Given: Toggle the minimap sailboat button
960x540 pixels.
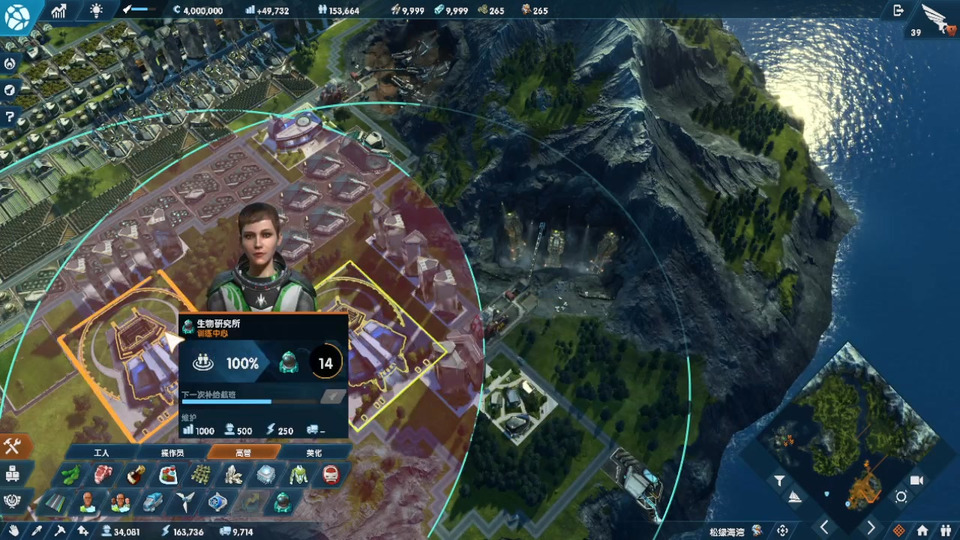Looking at the screenshot, I should (795, 497).
